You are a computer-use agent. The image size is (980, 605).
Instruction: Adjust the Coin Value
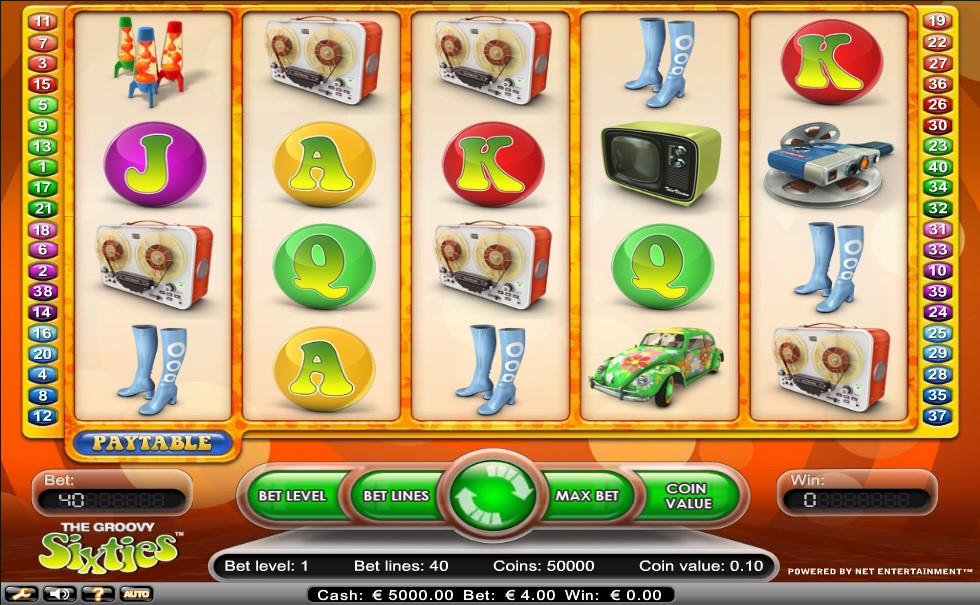coord(687,495)
